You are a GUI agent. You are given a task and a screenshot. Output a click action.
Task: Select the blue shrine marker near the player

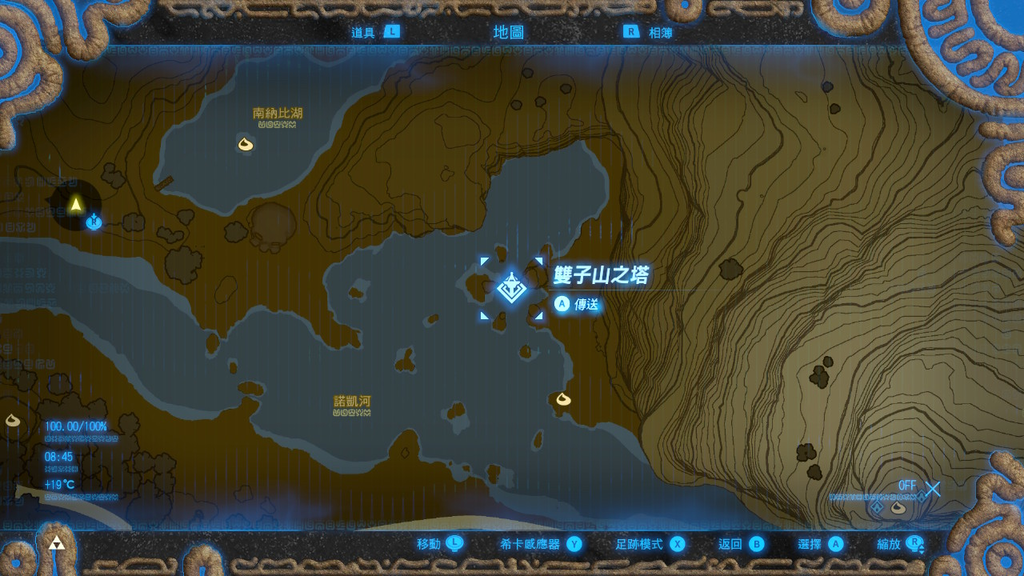93,221
